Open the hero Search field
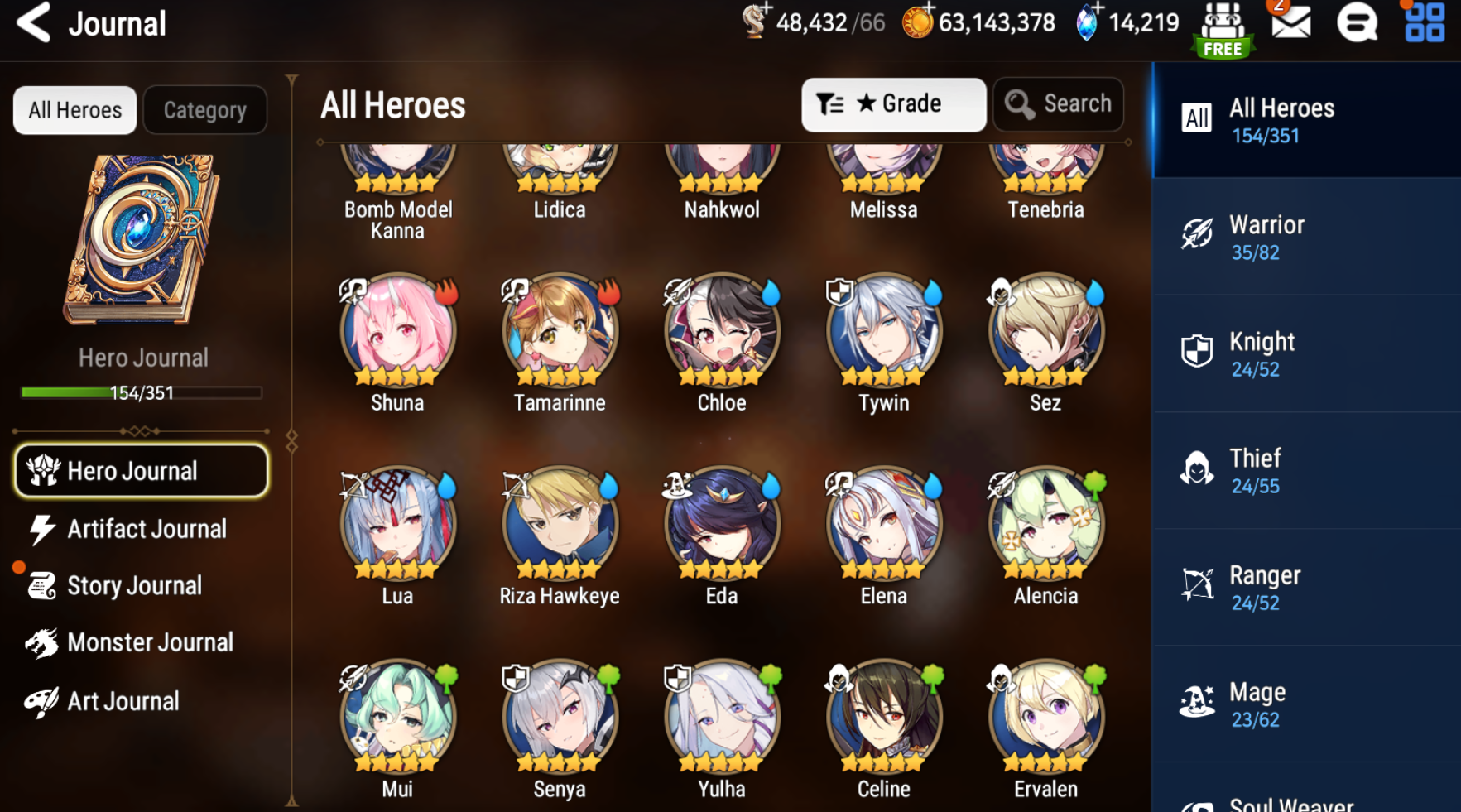This screenshot has width=1461, height=812. pos(1058,104)
